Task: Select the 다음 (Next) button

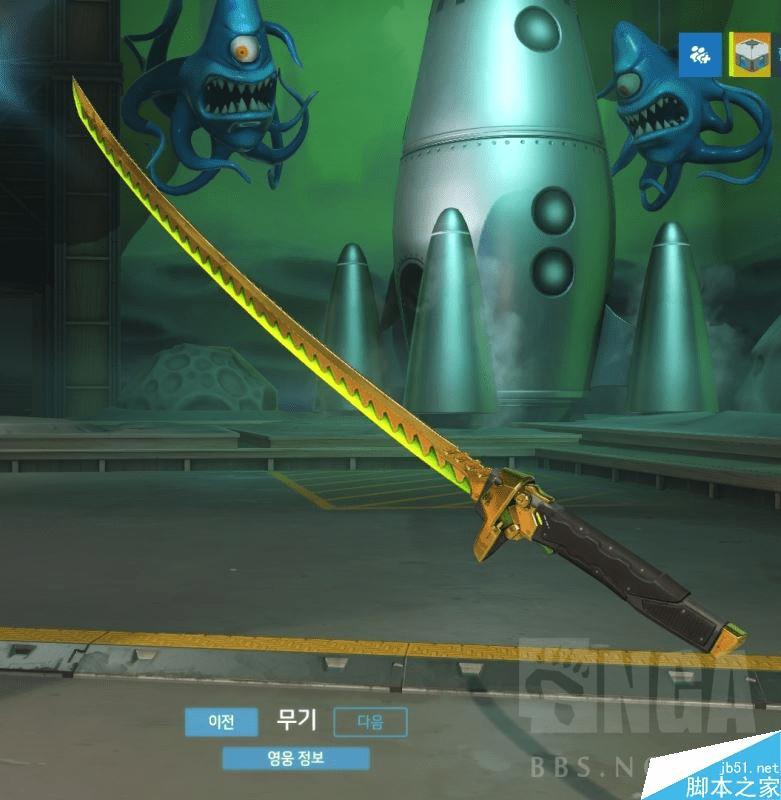Action: tap(370, 721)
